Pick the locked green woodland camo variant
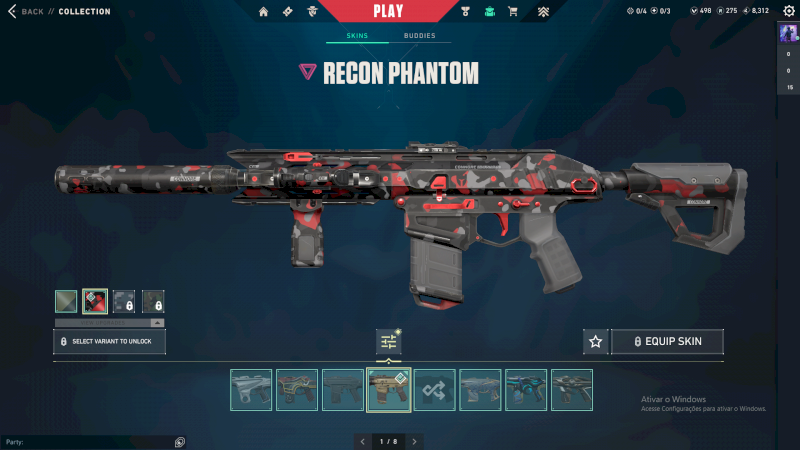 (x=153, y=301)
